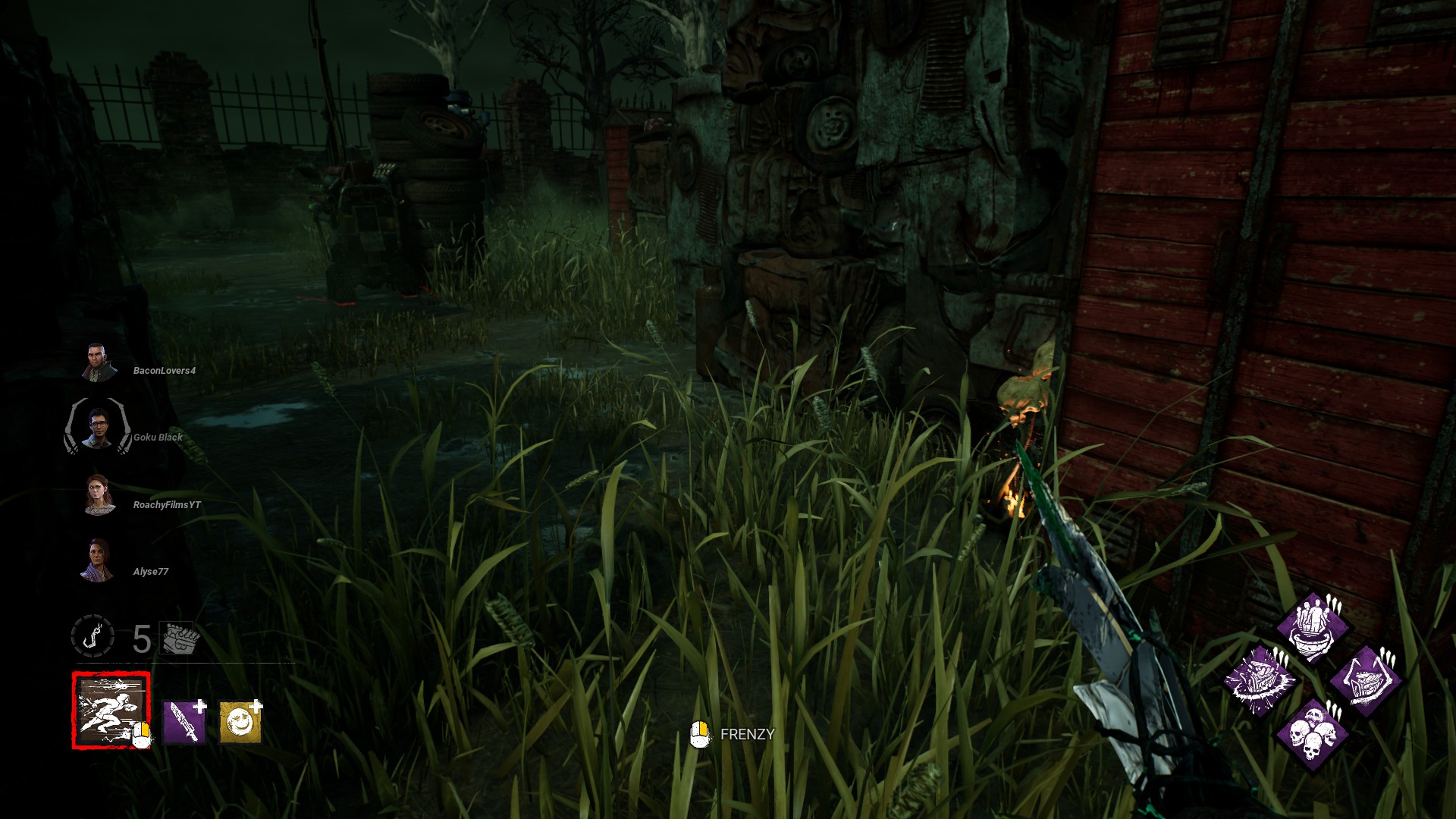The height and width of the screenshot is (819, 1456).
Task: Click the brass knuckles icon beside the hook count
Action: pos(177,639)
